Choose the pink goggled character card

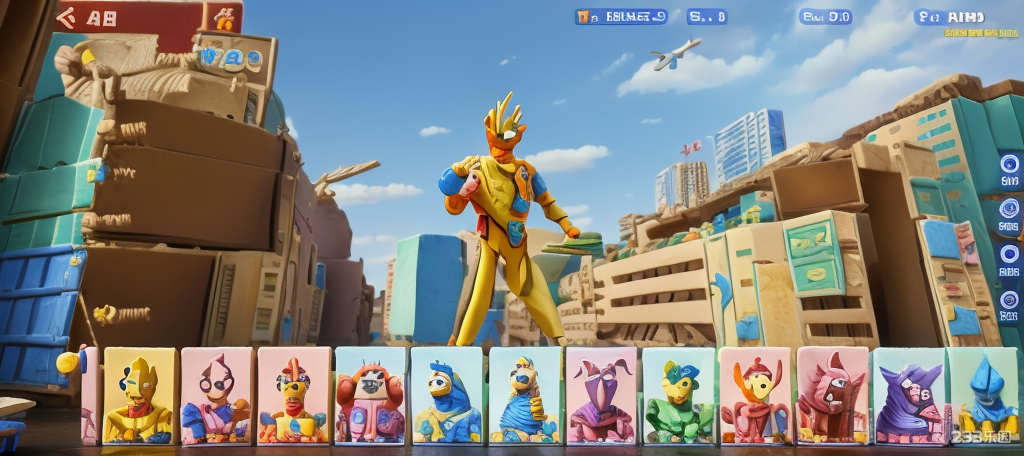tap(216, 396)
